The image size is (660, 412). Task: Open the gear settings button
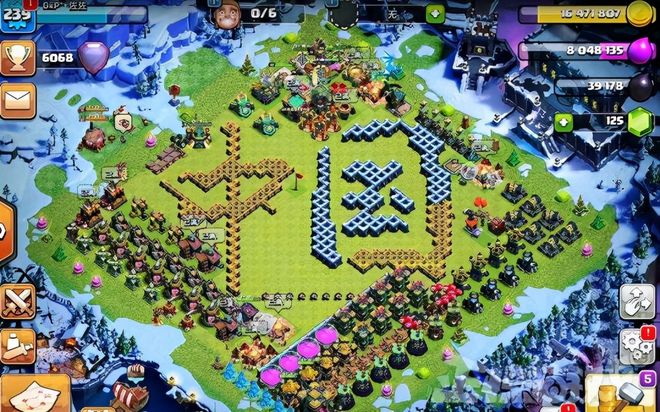pyautogui.click(x=635, y=345)
